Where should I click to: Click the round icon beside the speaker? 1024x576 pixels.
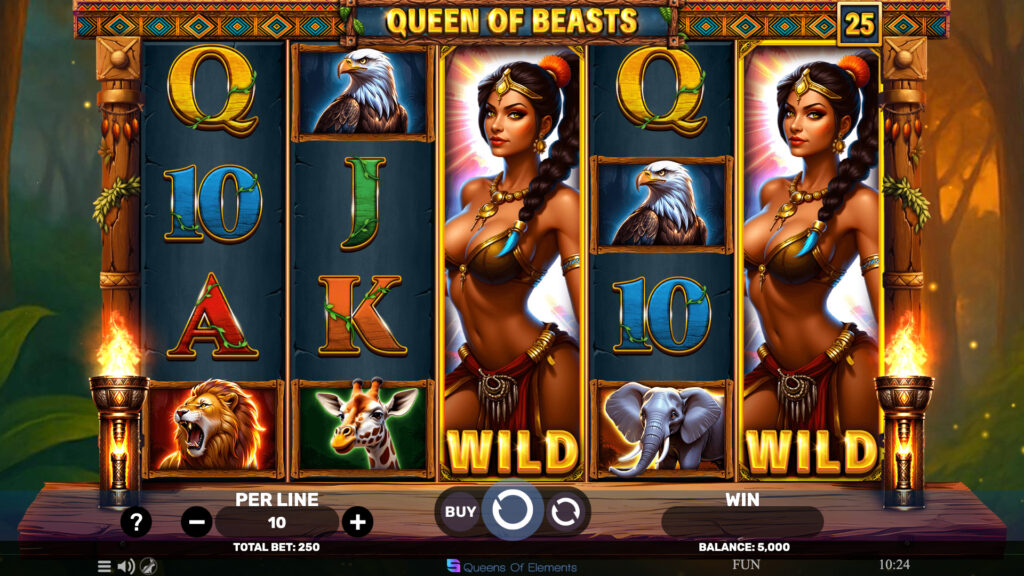148,566
